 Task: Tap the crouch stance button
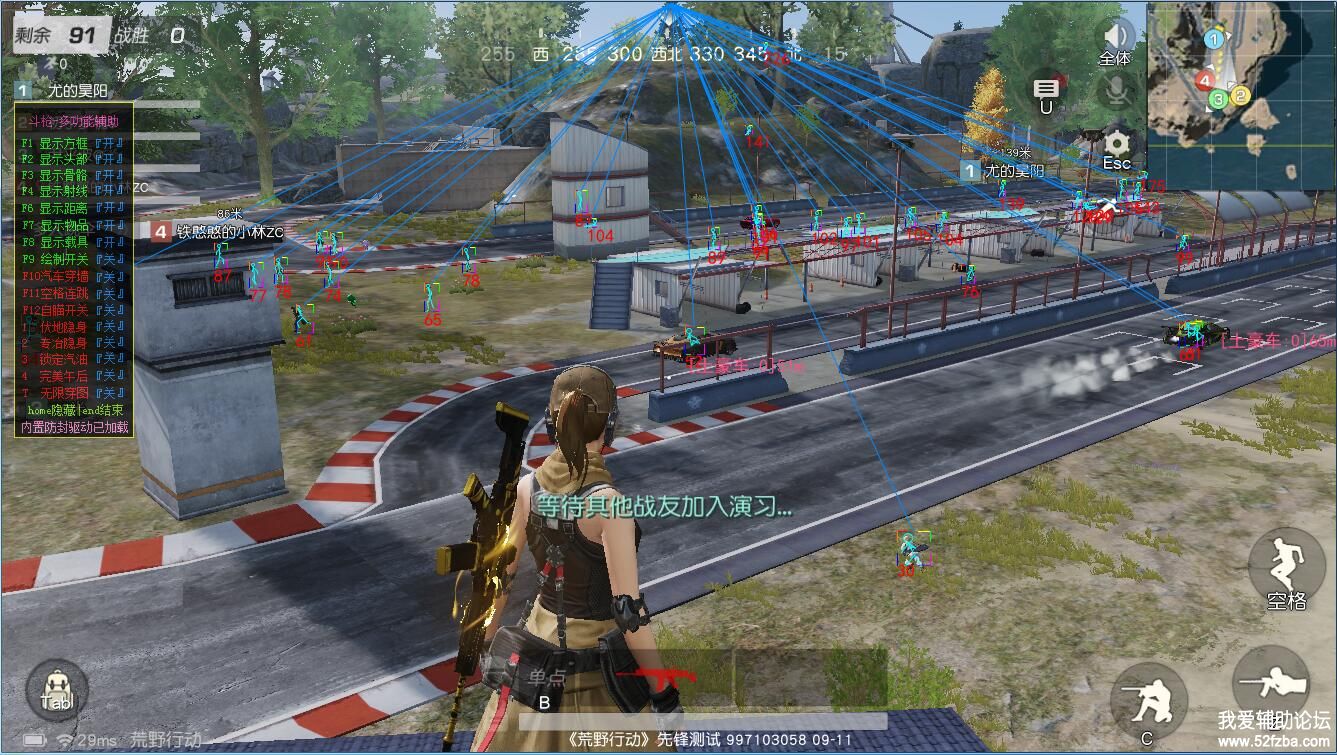click(1148, 697)
